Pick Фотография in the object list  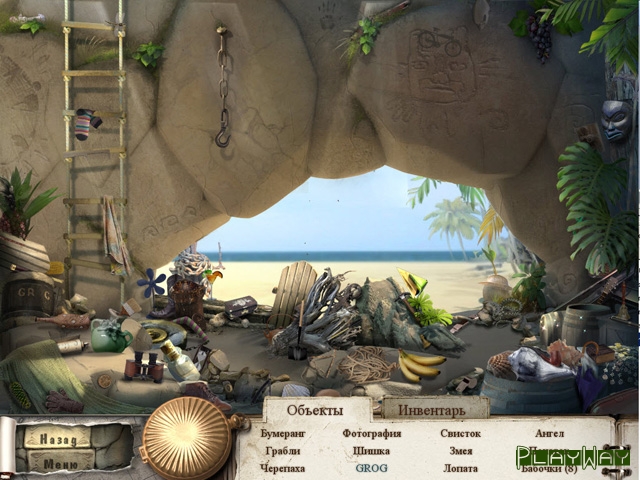click(371, 434)
